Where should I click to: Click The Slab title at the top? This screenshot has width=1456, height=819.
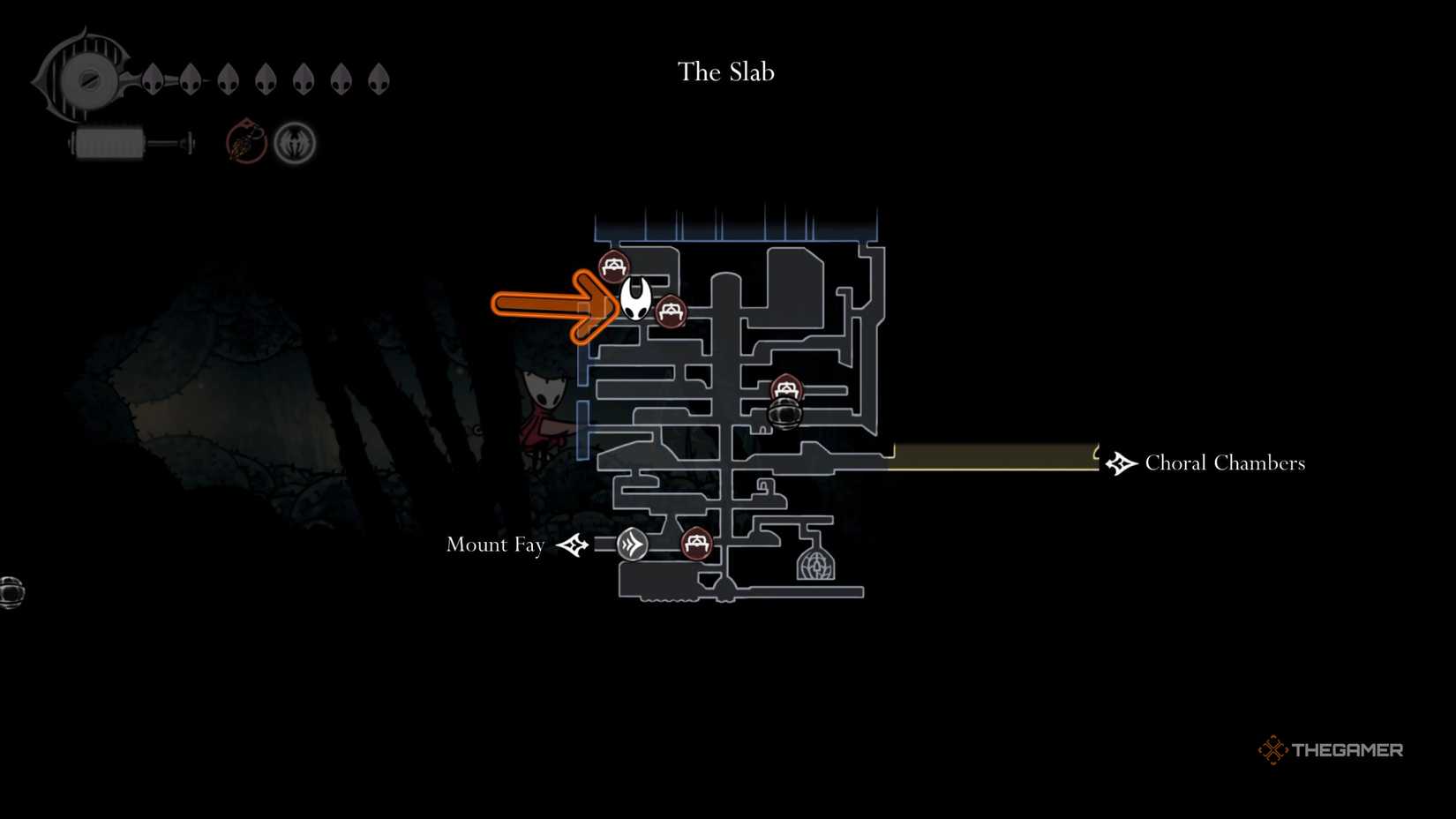tap(724, 72)
